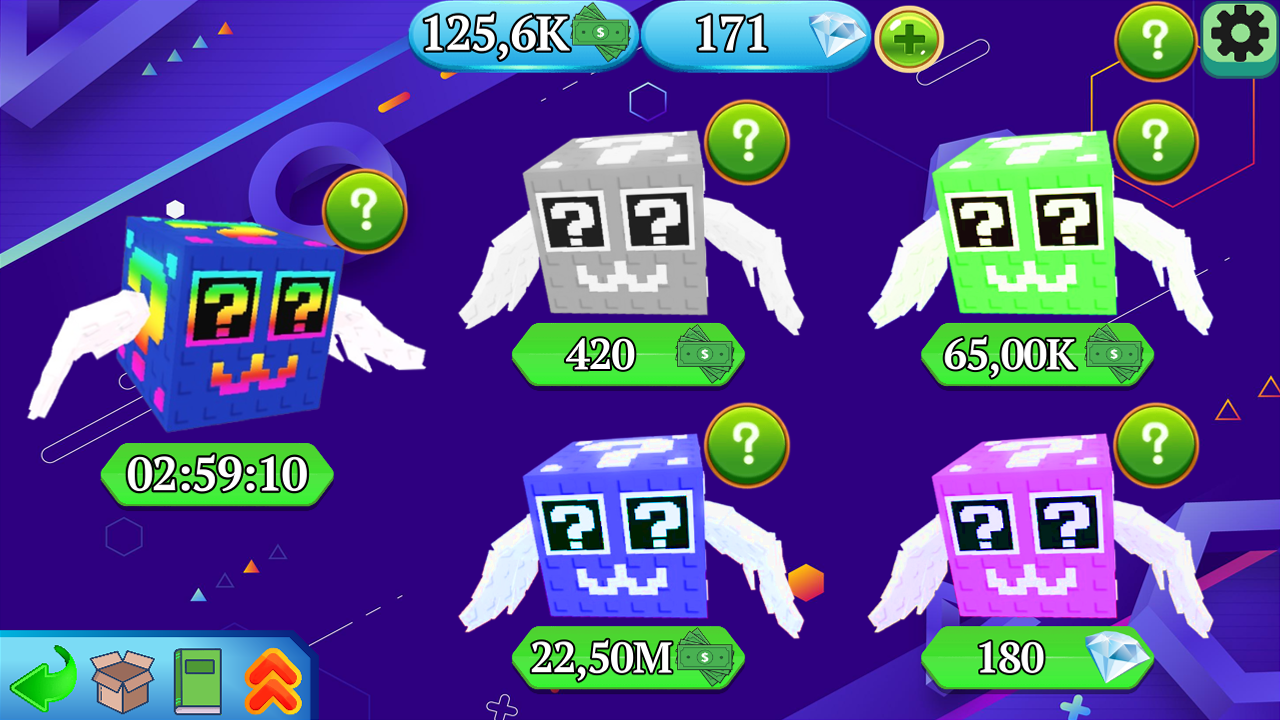Click the cash counter showing 125,6K
1280x720 pixels.
[x=519, y=33]
